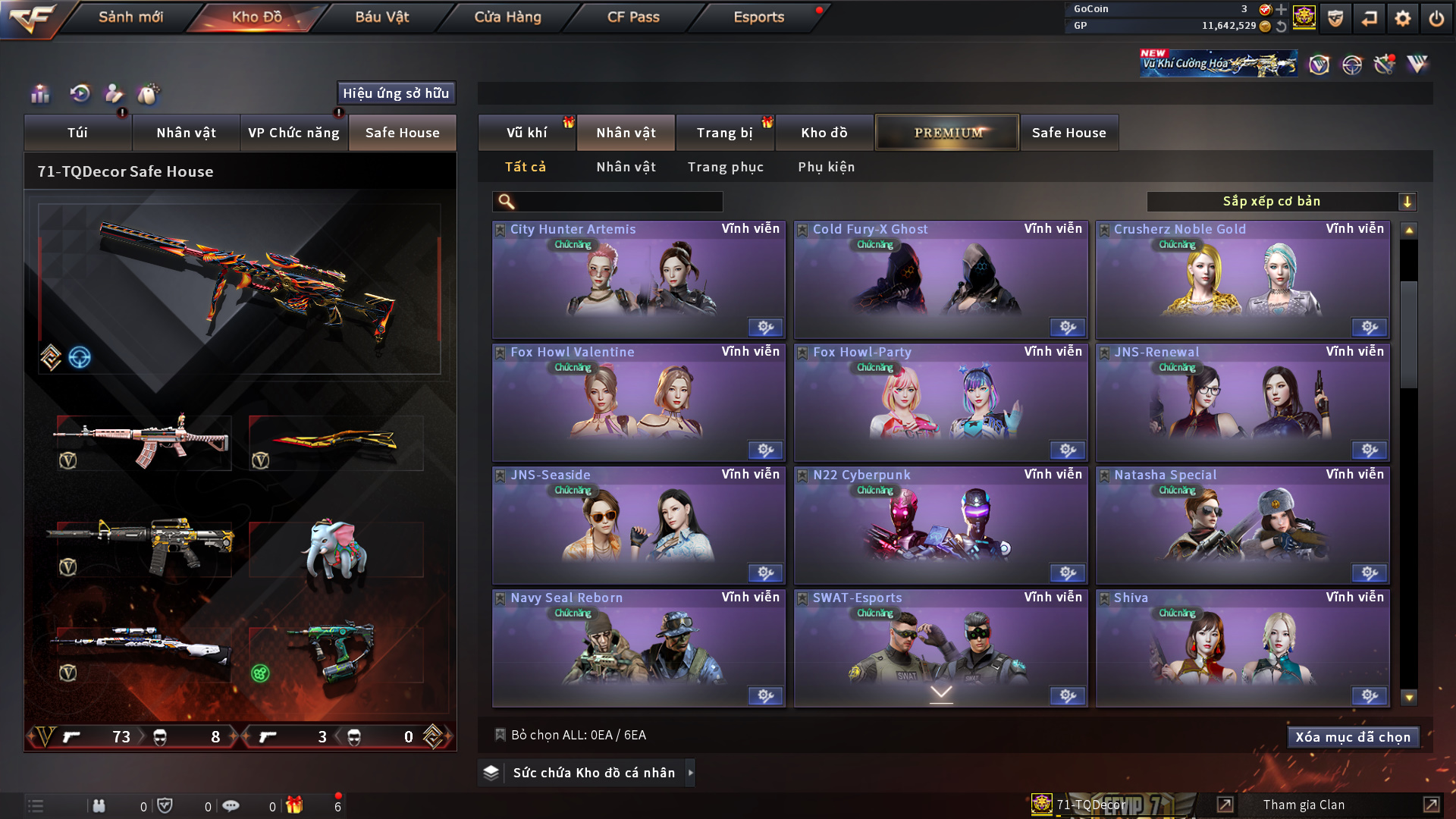The width and height of the screenshot is (1456, 819).
Task: Switch to the Vũ khí tab
Action: coord(526,133)
